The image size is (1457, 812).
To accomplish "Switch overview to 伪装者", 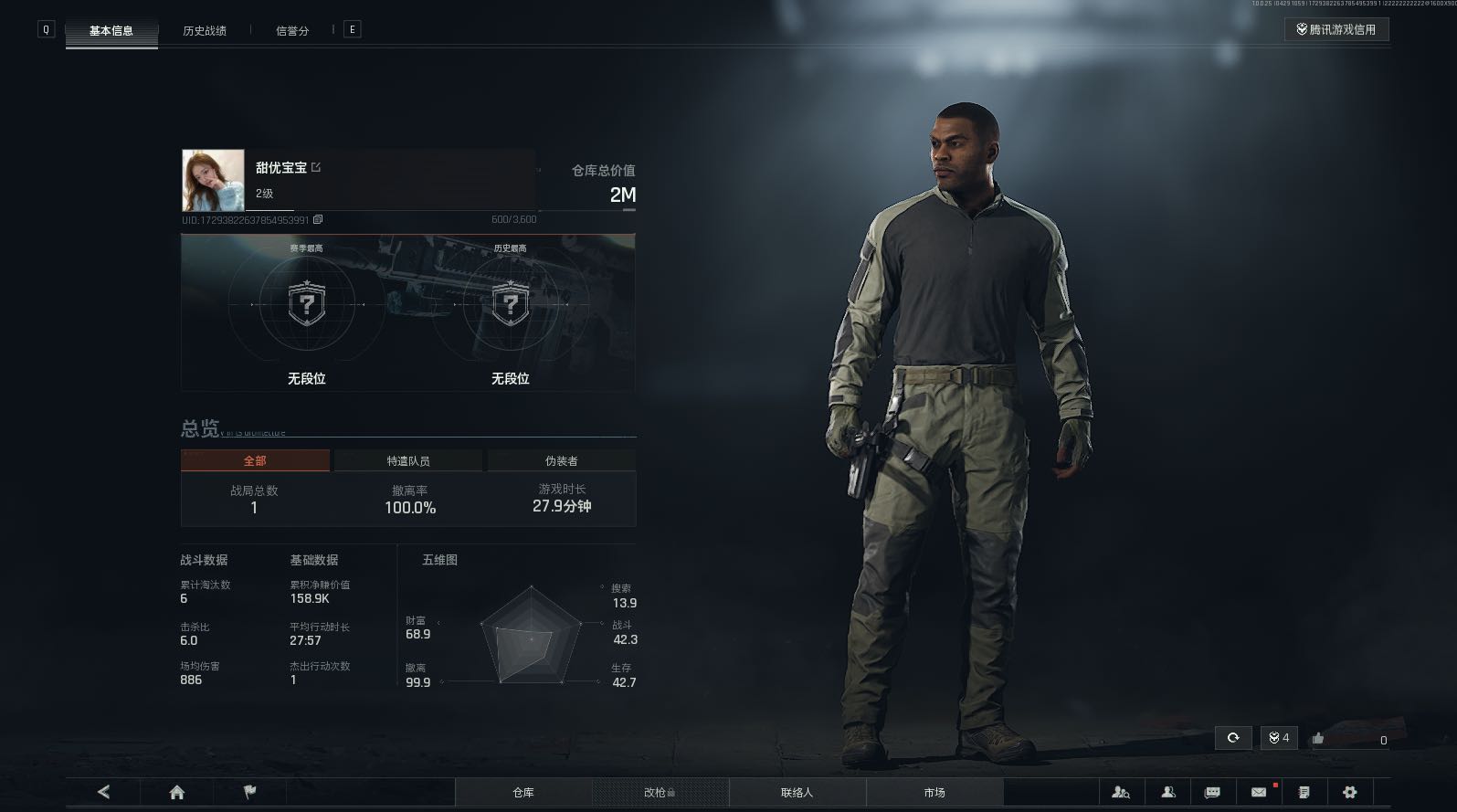I will (x=561, y=460).
